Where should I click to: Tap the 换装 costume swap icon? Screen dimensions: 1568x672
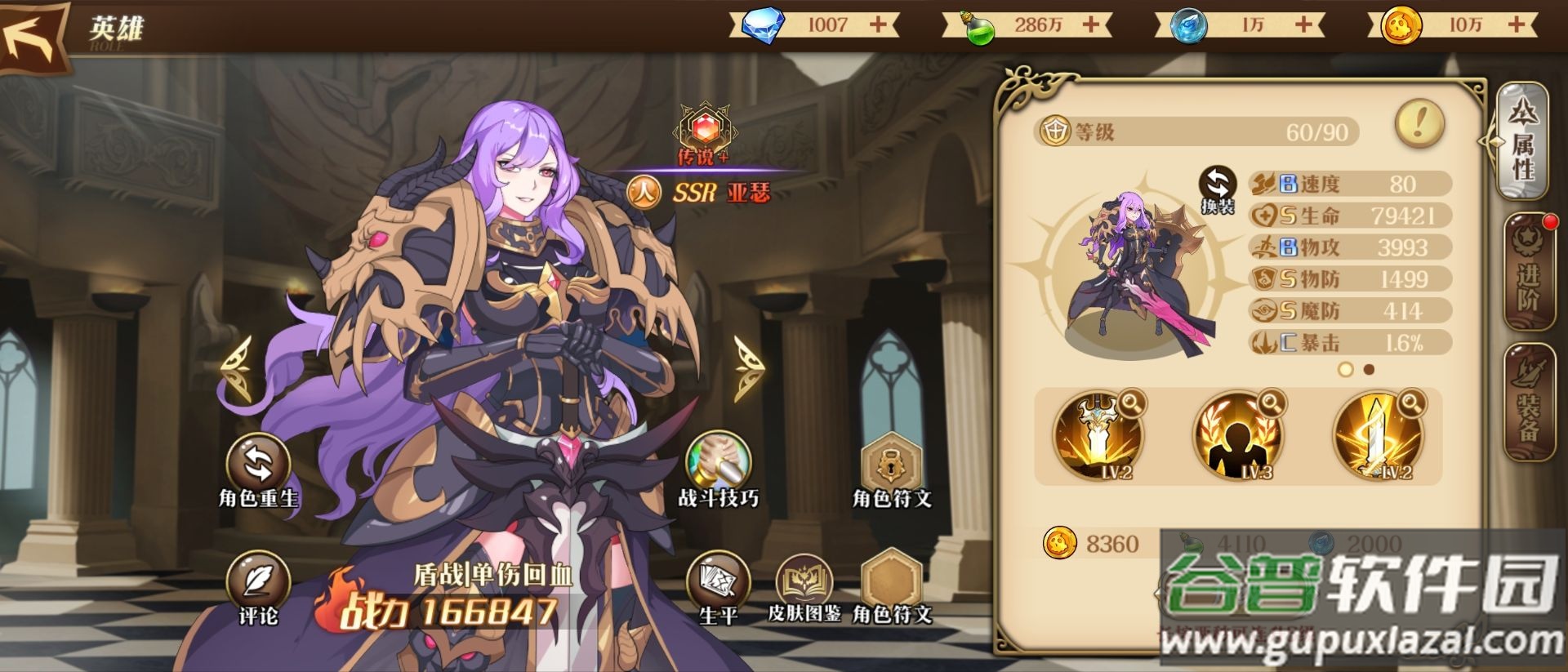click(x=1218, y=189)
